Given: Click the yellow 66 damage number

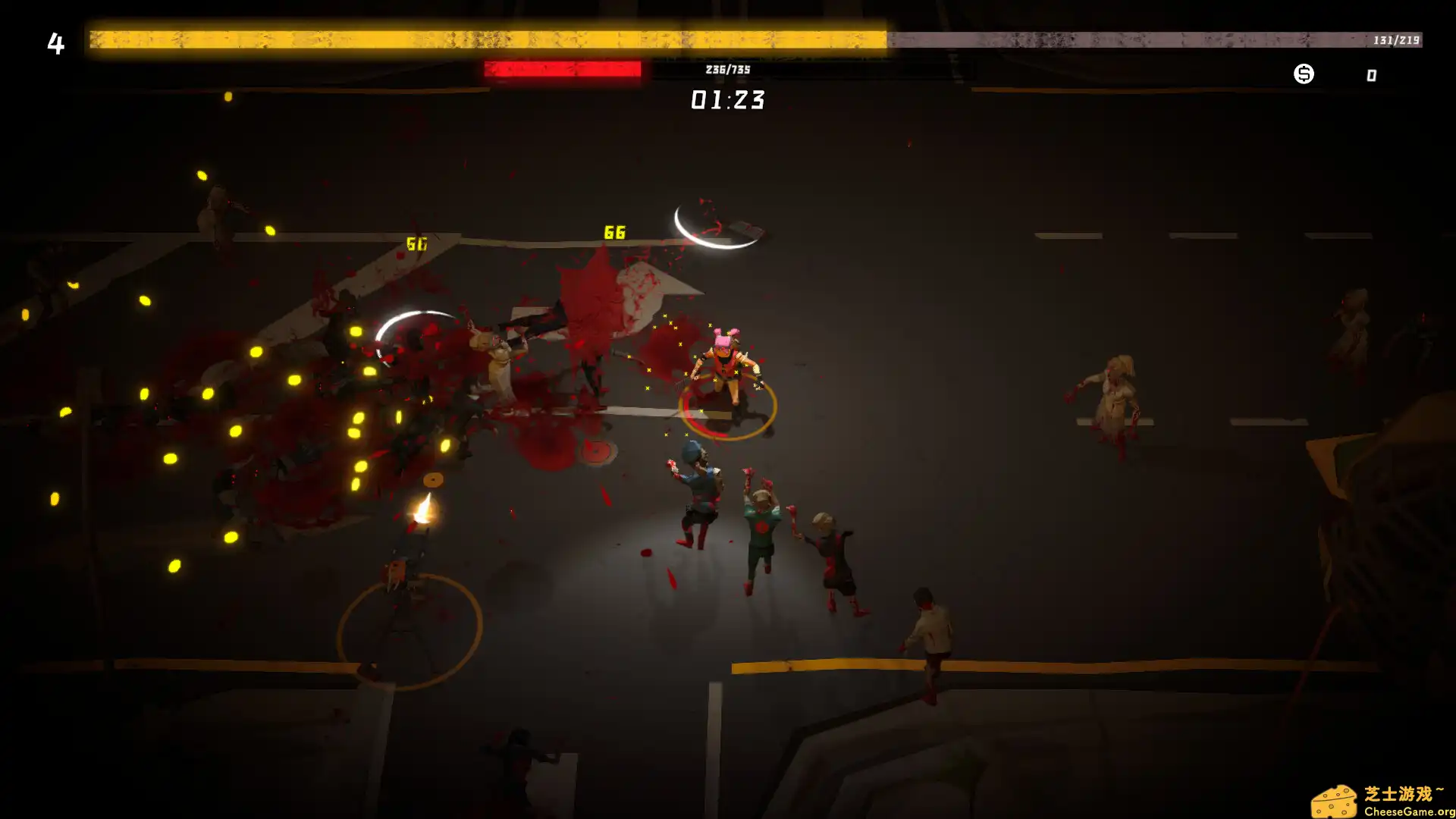Looking at the screenshot, I should point(613,231).
